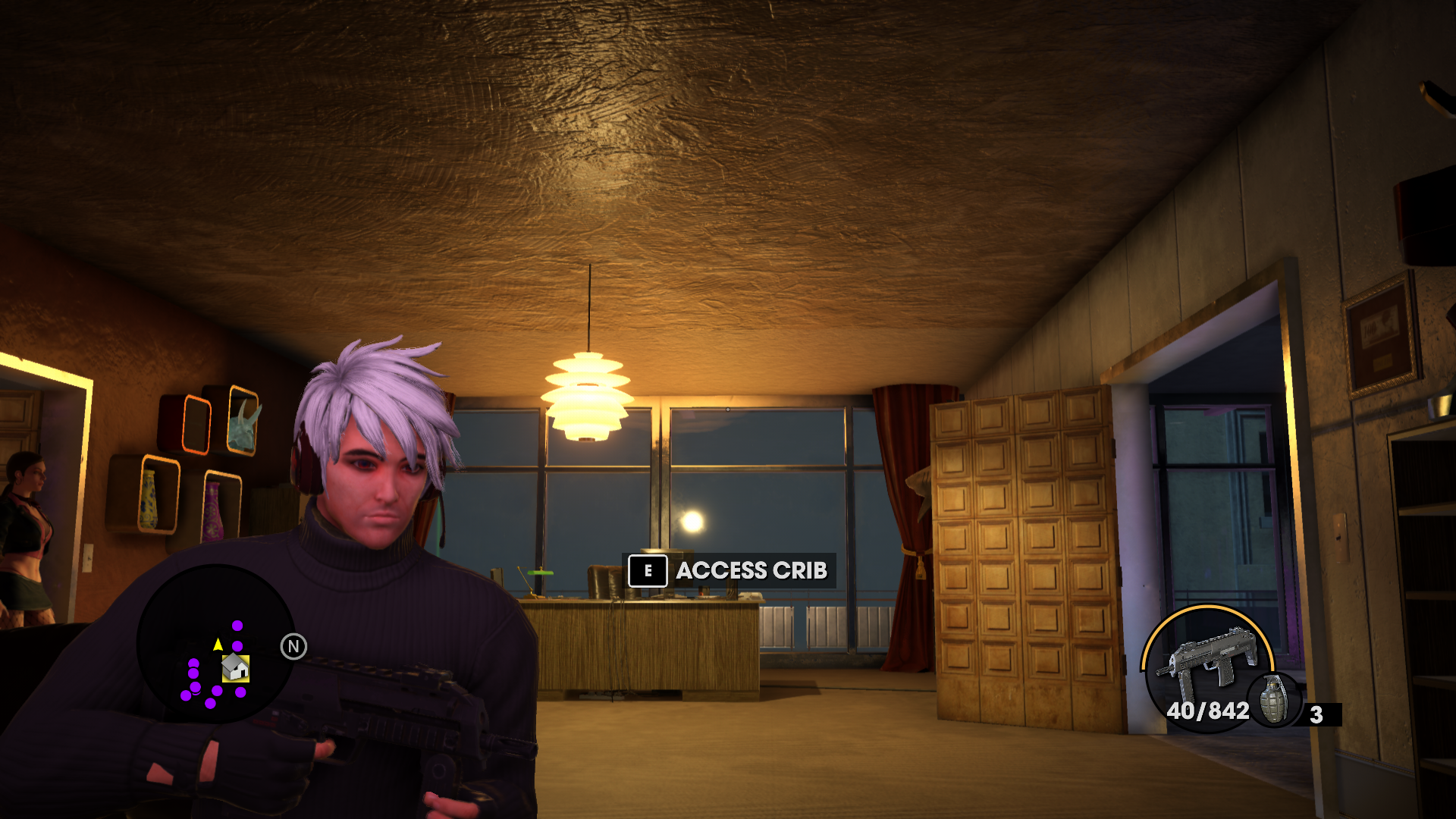Click the submachine gun weapon icon
Viewport: 1456px width, 819px height.
1206,657
